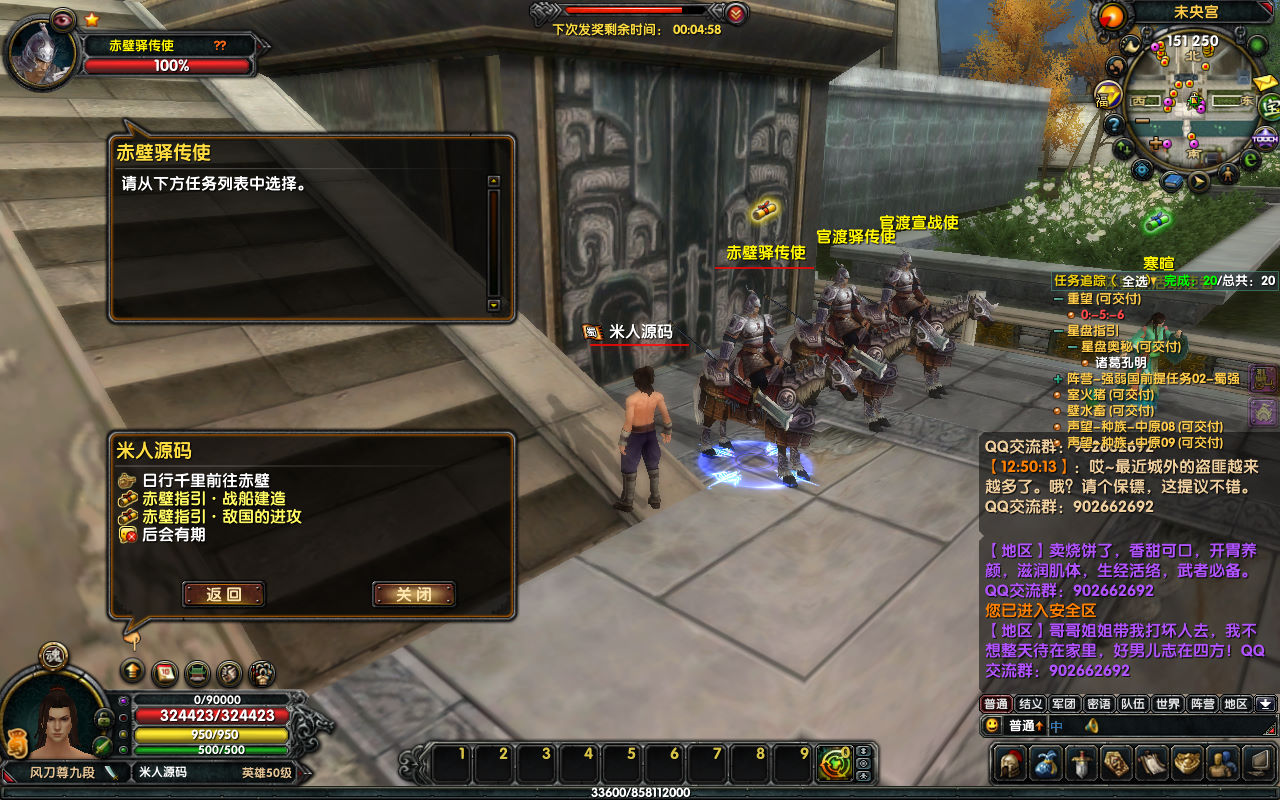Viewport: 1280px width, 800px height.
Task: Toggle 全选 in the quest tracker header
Action: (1134, 282)
